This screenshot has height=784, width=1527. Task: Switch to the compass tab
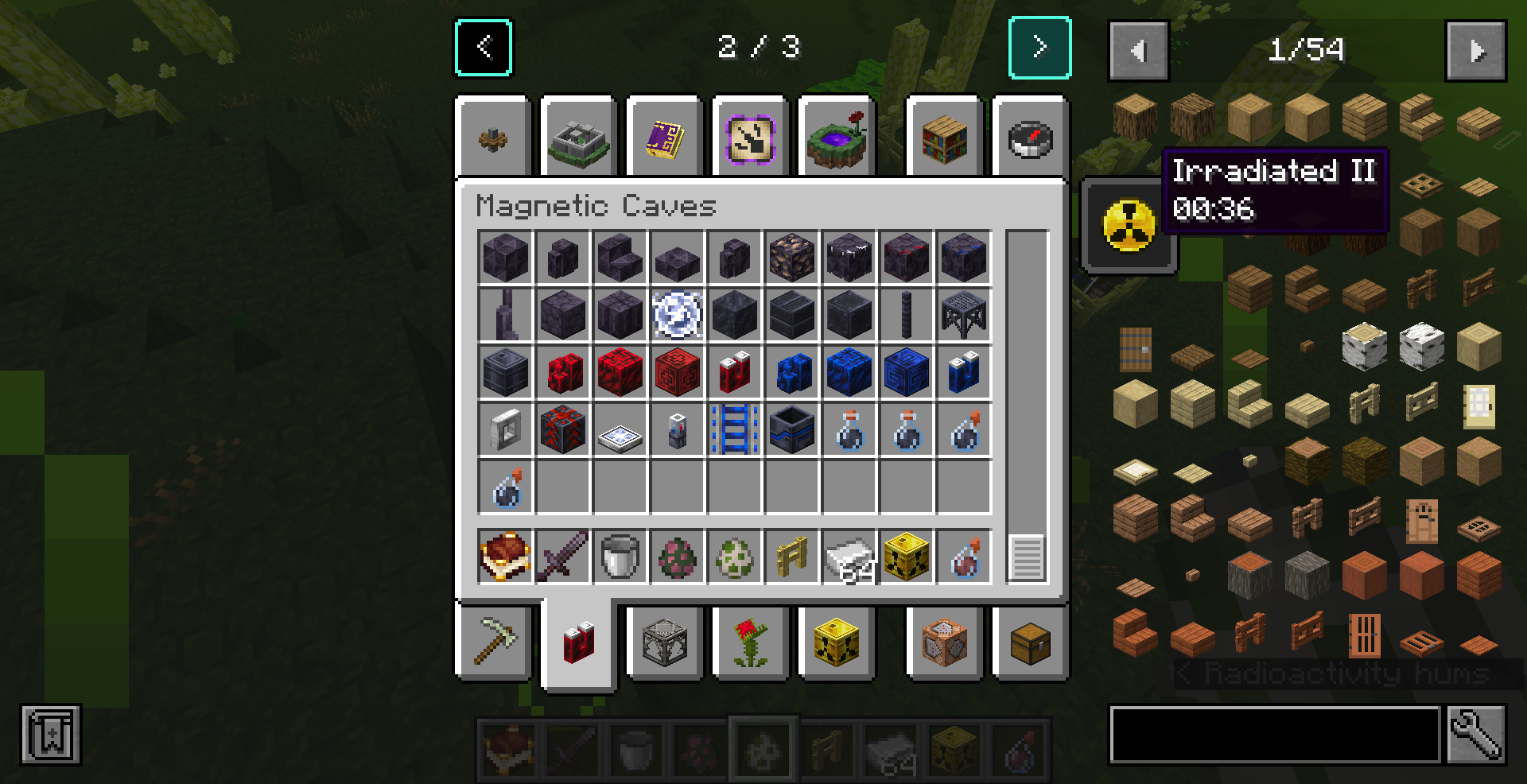tap(1029, 137)
